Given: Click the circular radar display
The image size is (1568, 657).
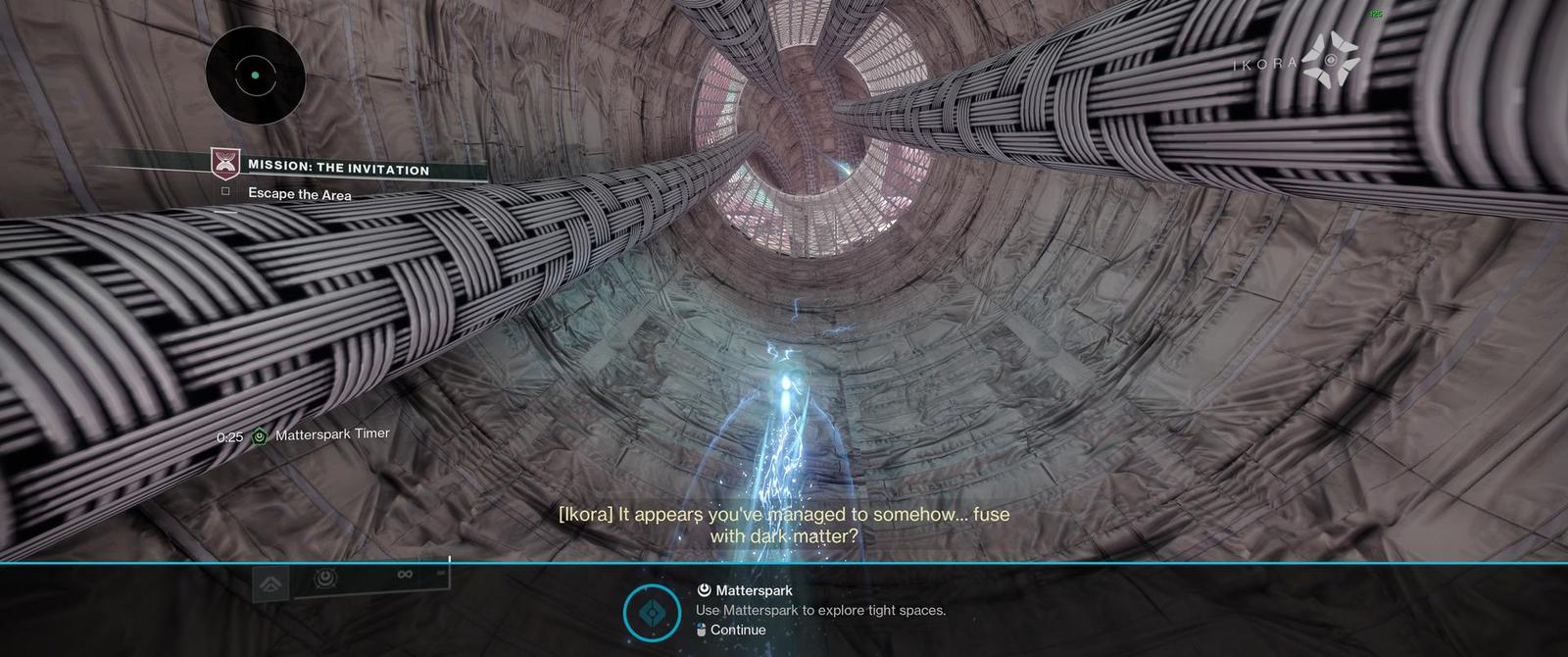Looking at the screenshot, I should click(x=255, y=76).
